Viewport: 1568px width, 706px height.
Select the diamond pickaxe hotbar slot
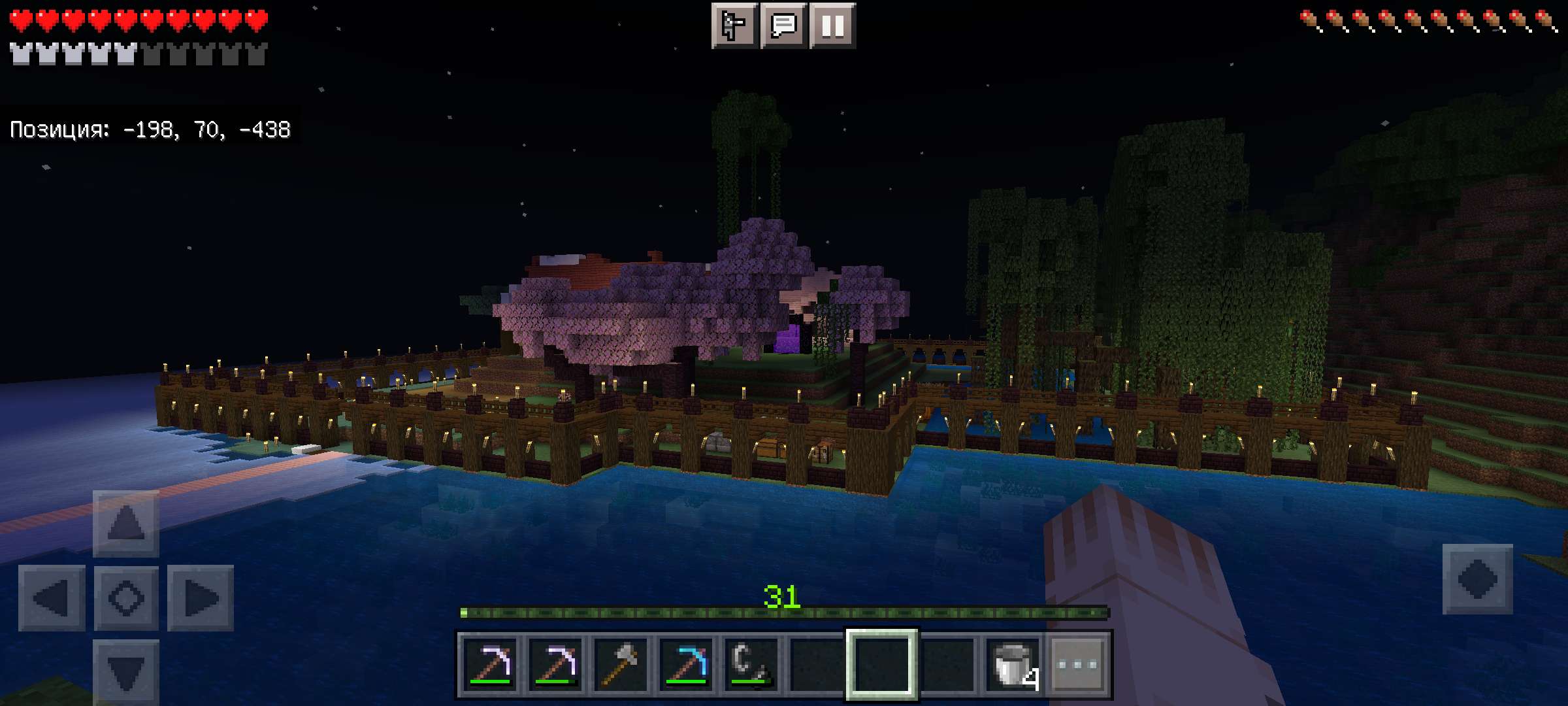[685, 664]
